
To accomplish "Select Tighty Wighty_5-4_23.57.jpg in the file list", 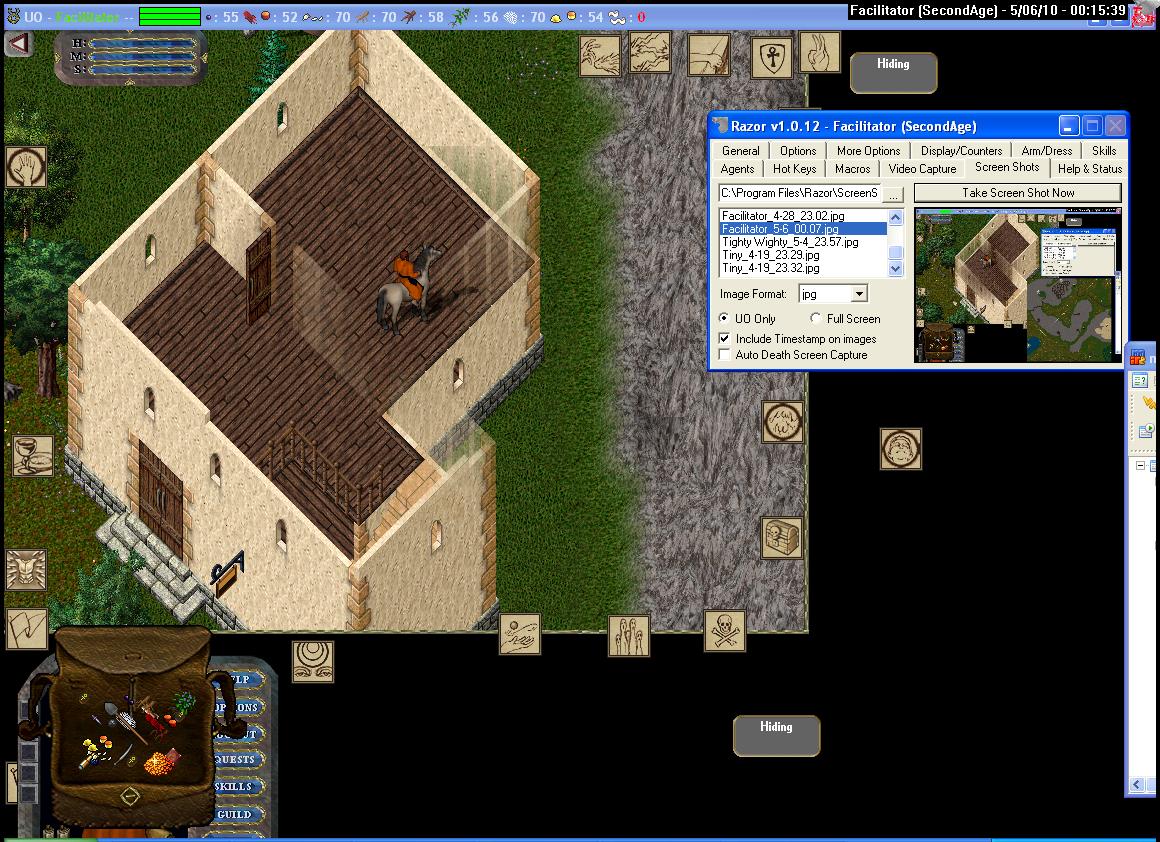I will click(790, 242).
